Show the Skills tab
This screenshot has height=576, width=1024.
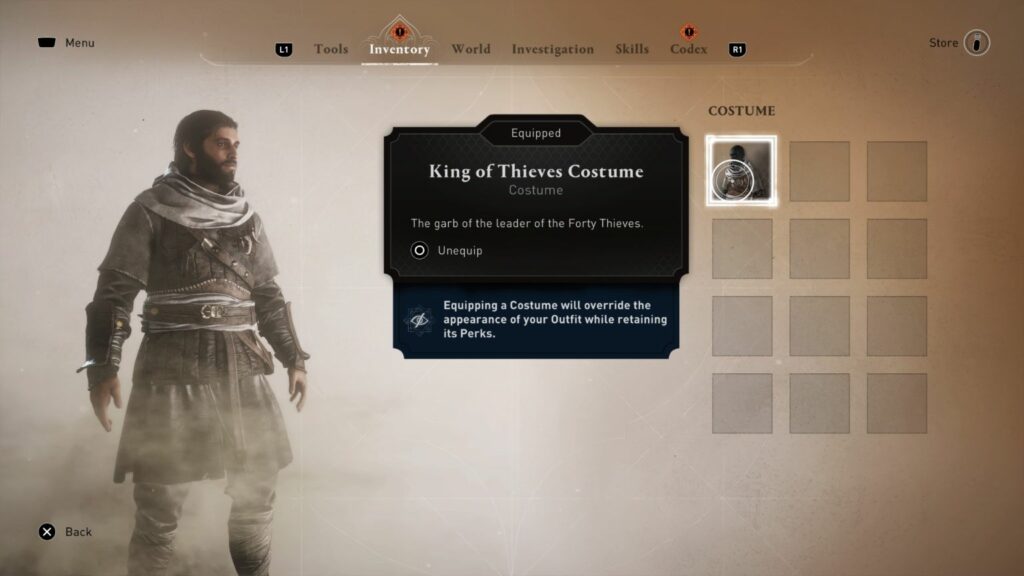(632, 49)
